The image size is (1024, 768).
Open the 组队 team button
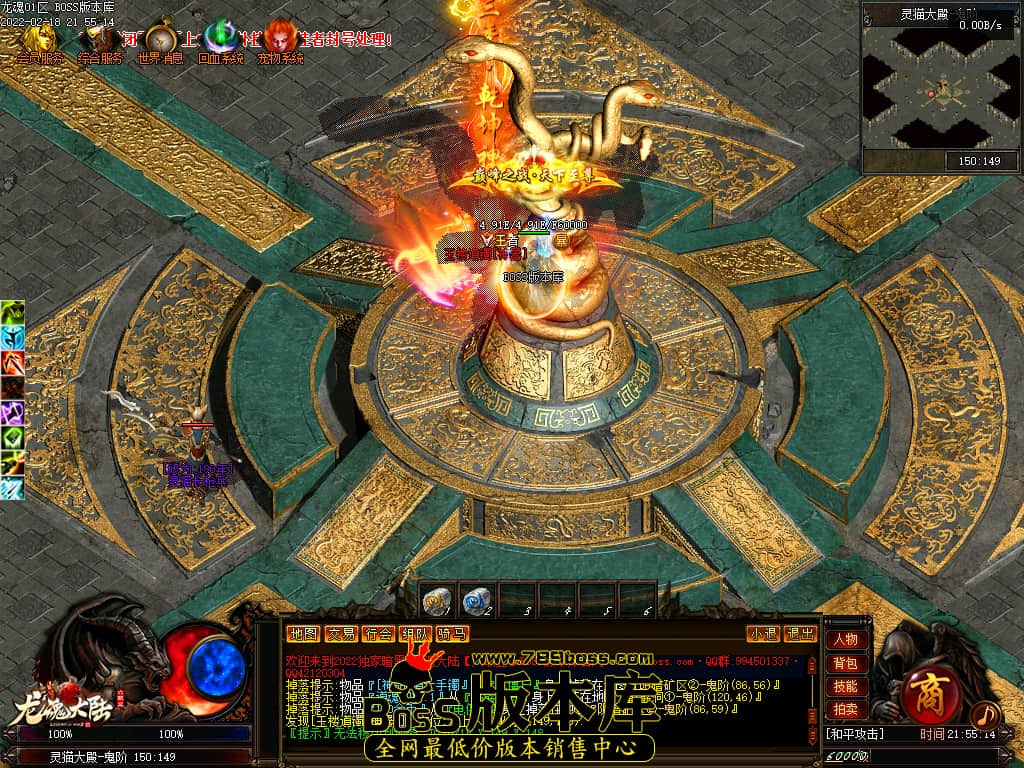(416, 633)
